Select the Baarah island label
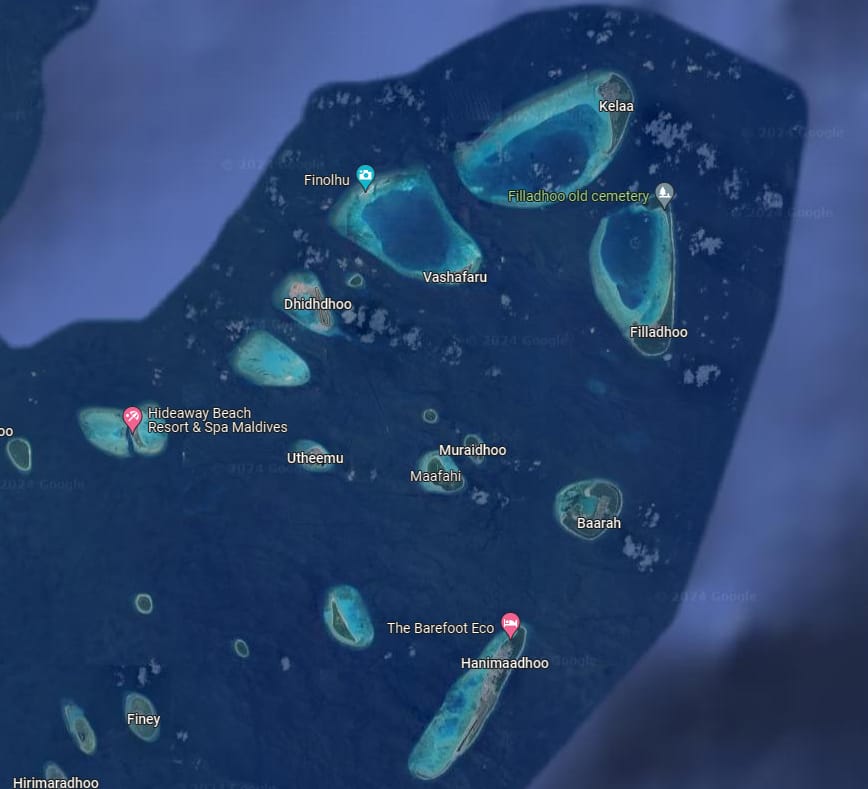Image resolution: width=868 pixels, height=789 pixels. click(x=599, y=523)
